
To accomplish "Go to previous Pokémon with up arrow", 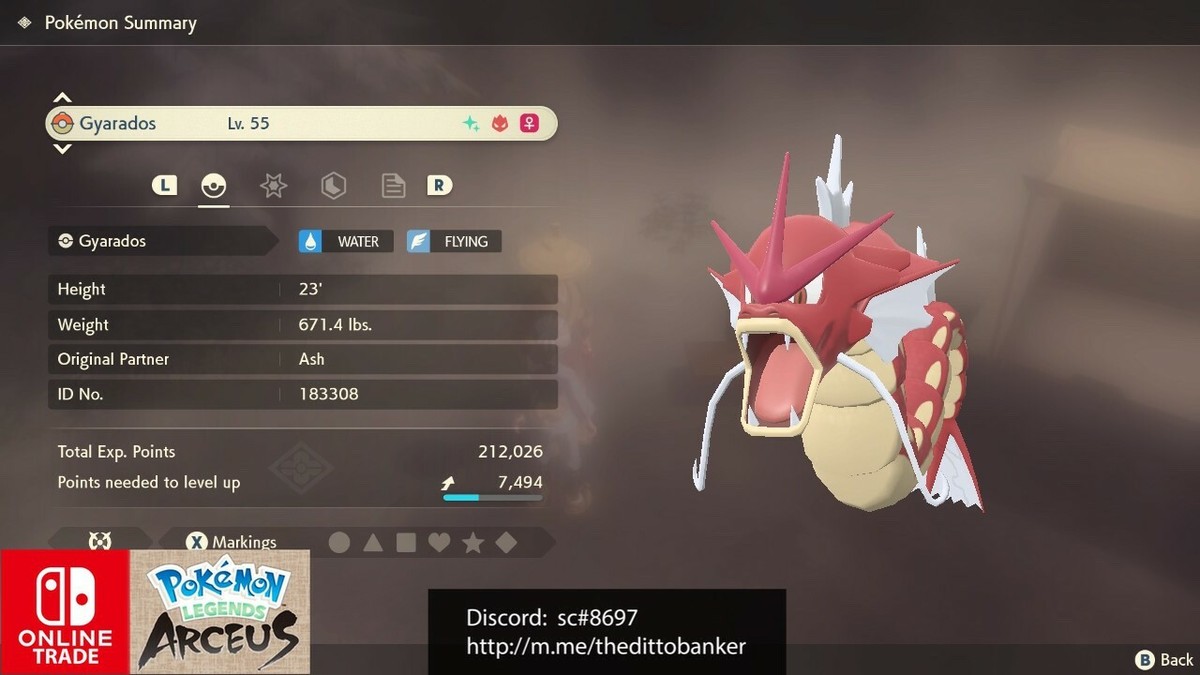I will click(x=62, y=98).
